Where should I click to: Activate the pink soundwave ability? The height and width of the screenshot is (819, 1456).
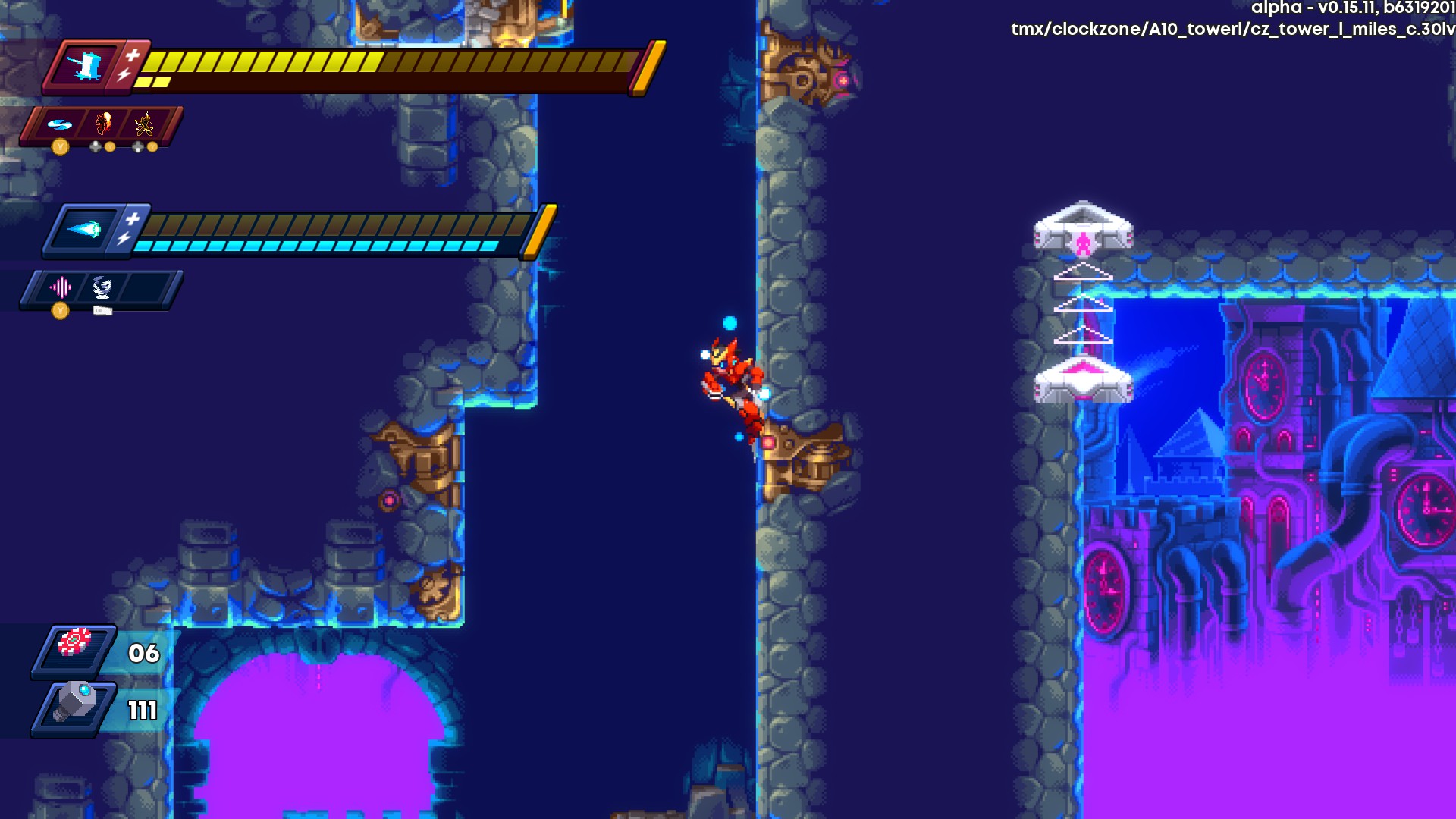(x=60, y=287)
